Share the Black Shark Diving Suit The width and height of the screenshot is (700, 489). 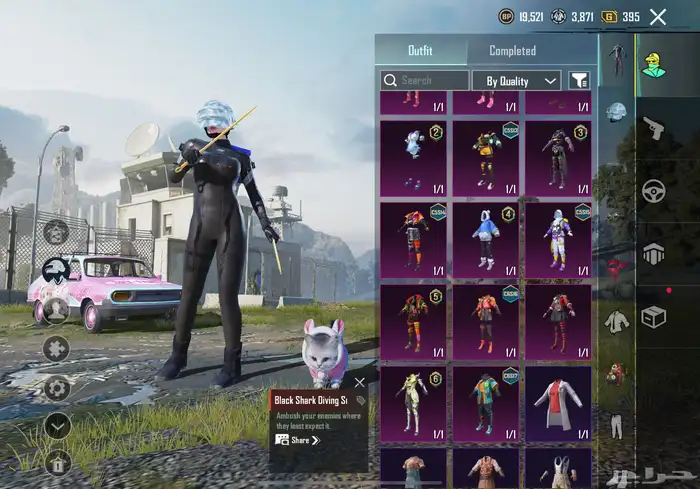click(x=298, y=440)
